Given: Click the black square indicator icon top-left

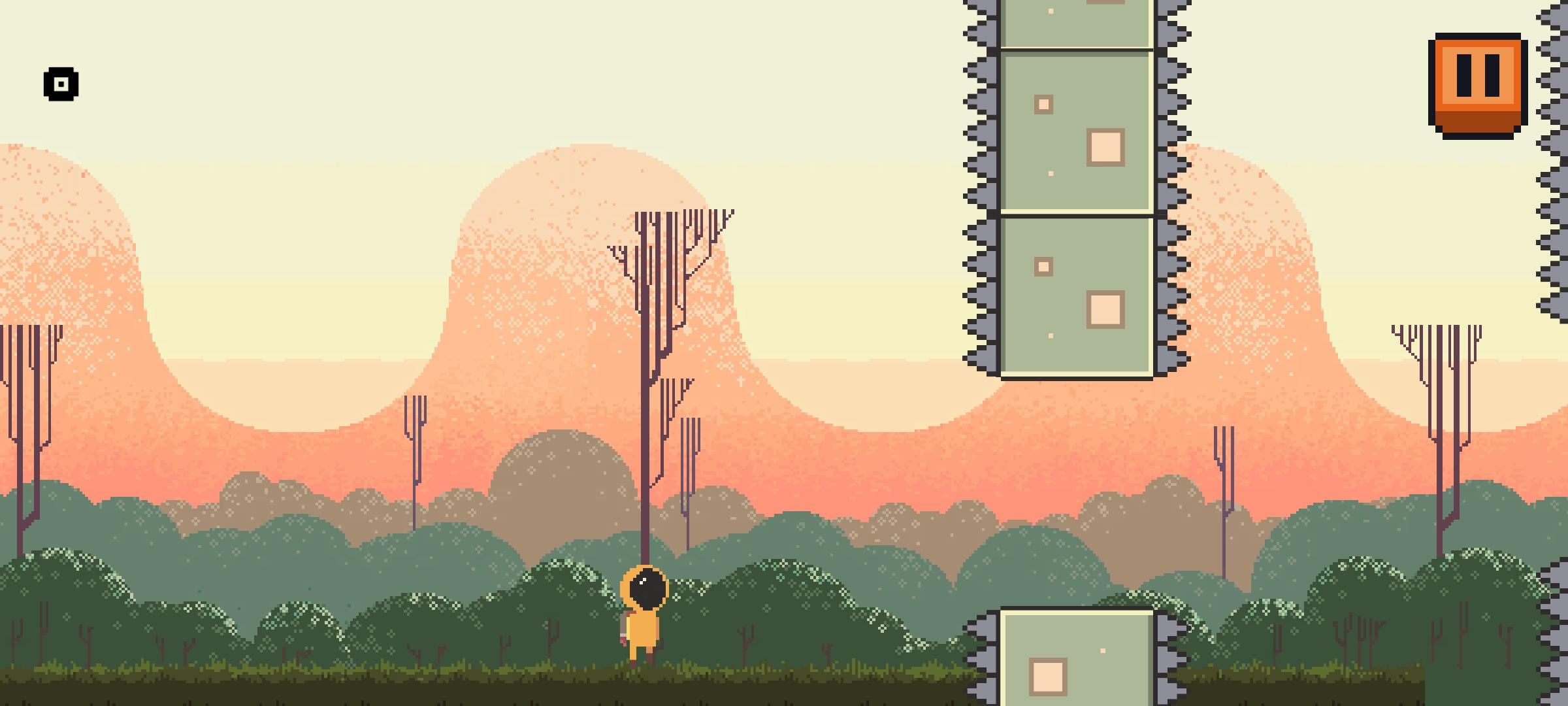Looking at the screenshot, I should click(x=60, y=85).
